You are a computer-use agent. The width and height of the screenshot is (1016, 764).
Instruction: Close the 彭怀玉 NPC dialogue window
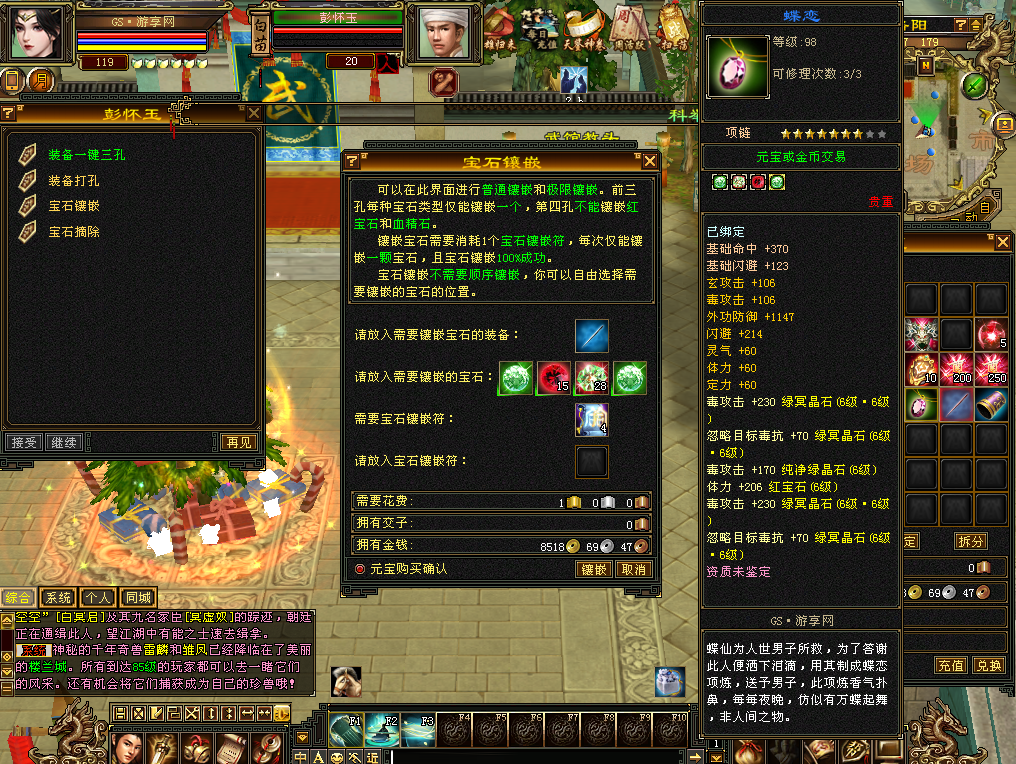(254, 113)
